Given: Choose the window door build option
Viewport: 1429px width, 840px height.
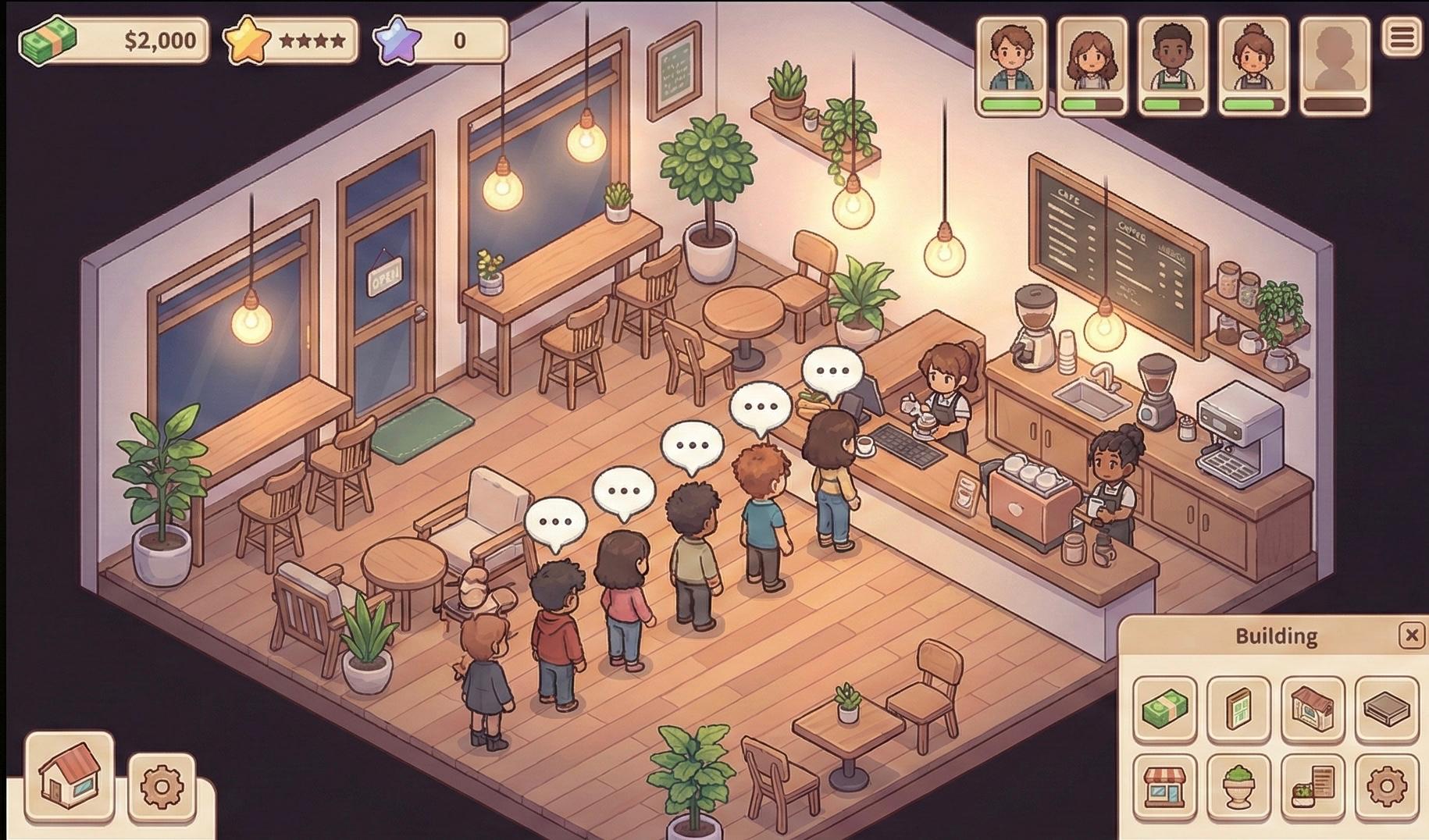Looking at the screenshot, I should tap(1238, 709).
